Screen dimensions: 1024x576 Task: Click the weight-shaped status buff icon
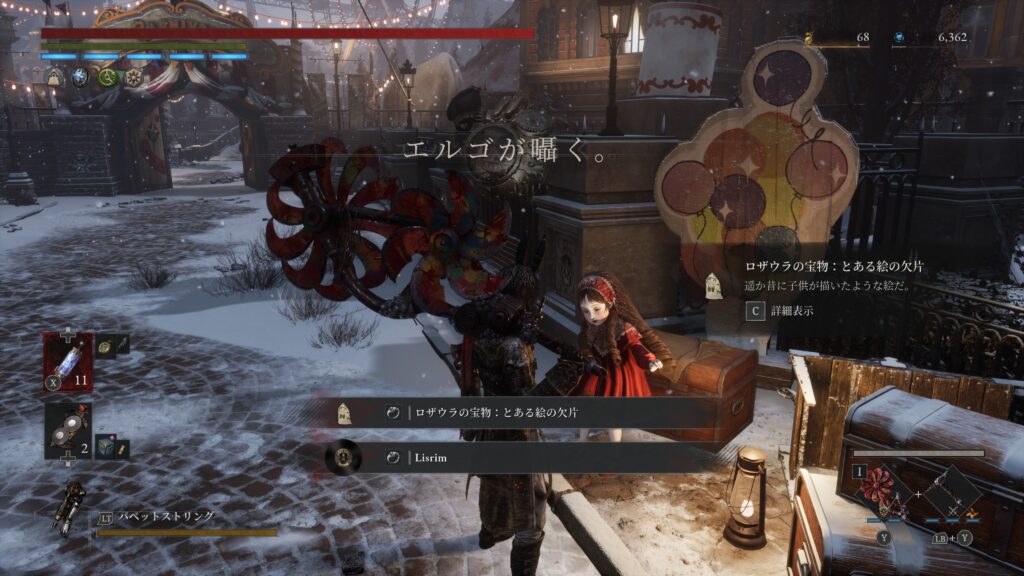[54, 77]
